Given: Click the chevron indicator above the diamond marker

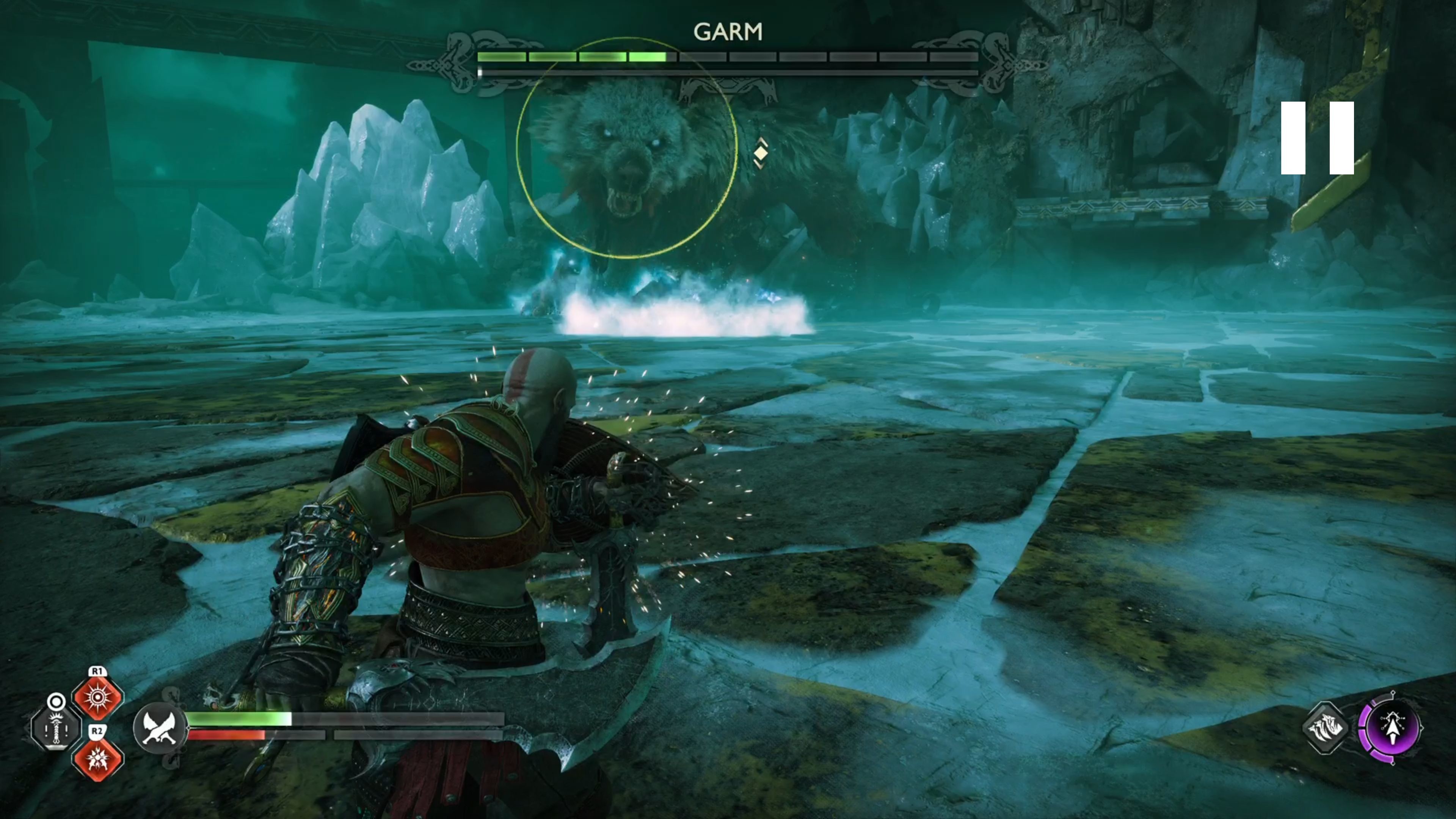Looking at the screenshot, I should point(762,141).
